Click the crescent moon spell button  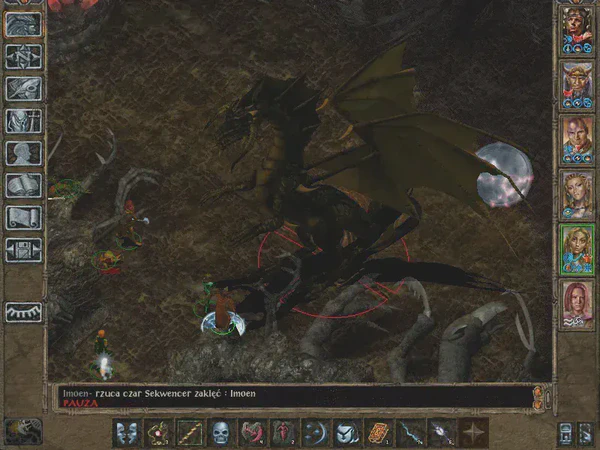(315, 433)
